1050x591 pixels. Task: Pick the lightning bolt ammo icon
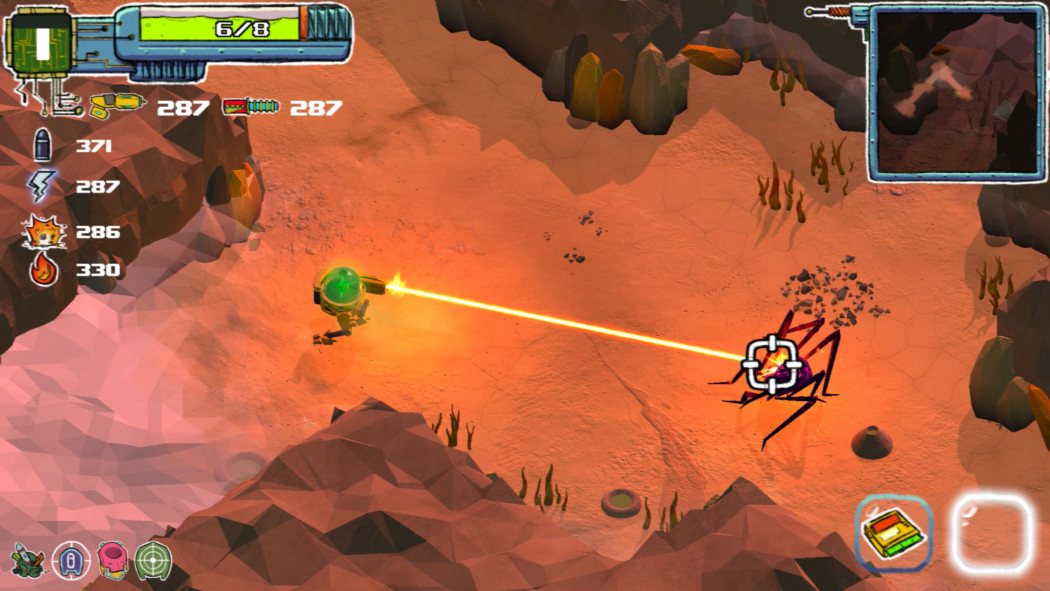coord(42,187)
